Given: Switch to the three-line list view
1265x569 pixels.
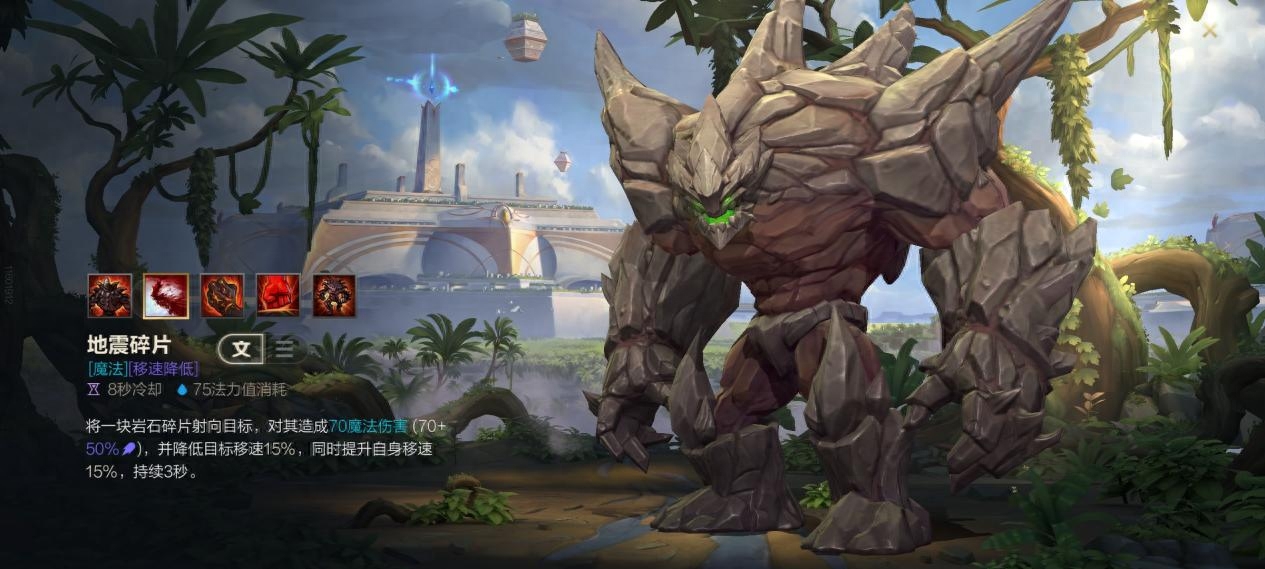Looking at the screenshot, I should [x=286, y=348].
